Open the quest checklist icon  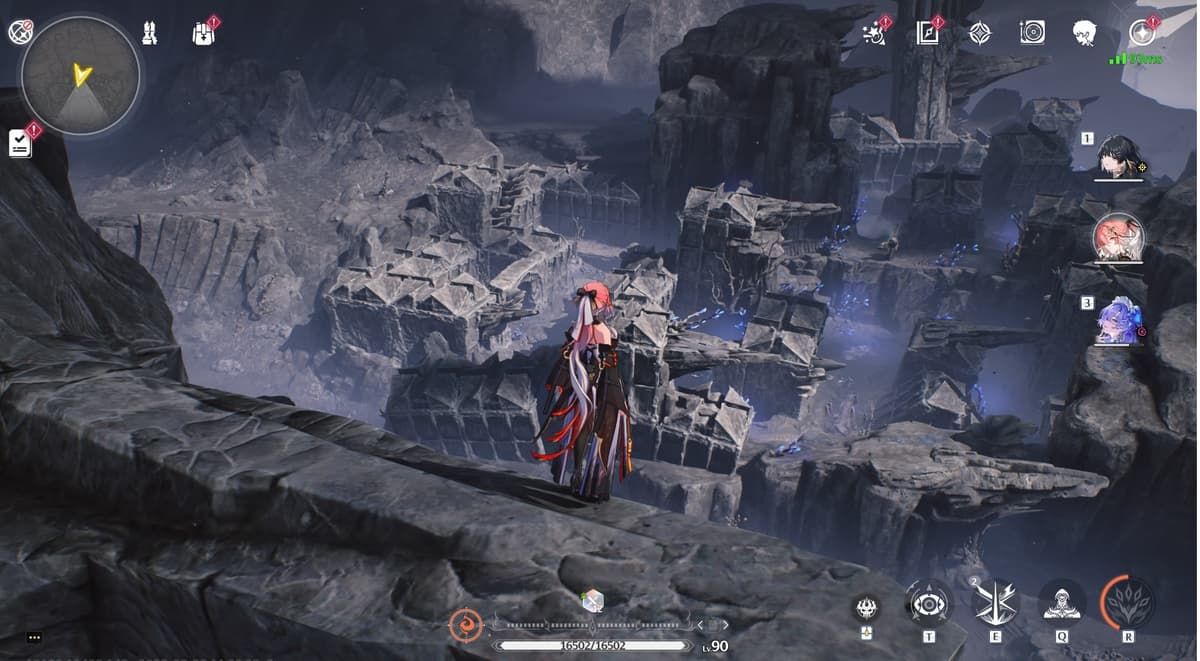point(21,143)
